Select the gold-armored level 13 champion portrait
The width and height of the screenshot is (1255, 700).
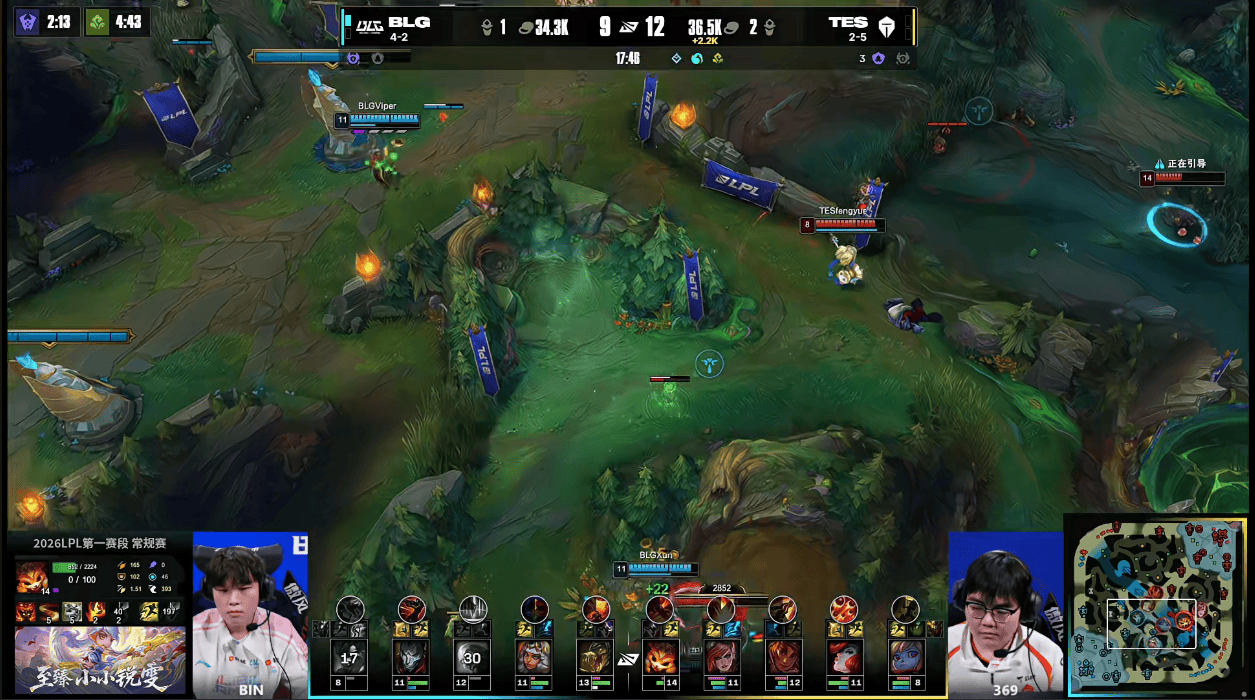click(x=597, y=657)
